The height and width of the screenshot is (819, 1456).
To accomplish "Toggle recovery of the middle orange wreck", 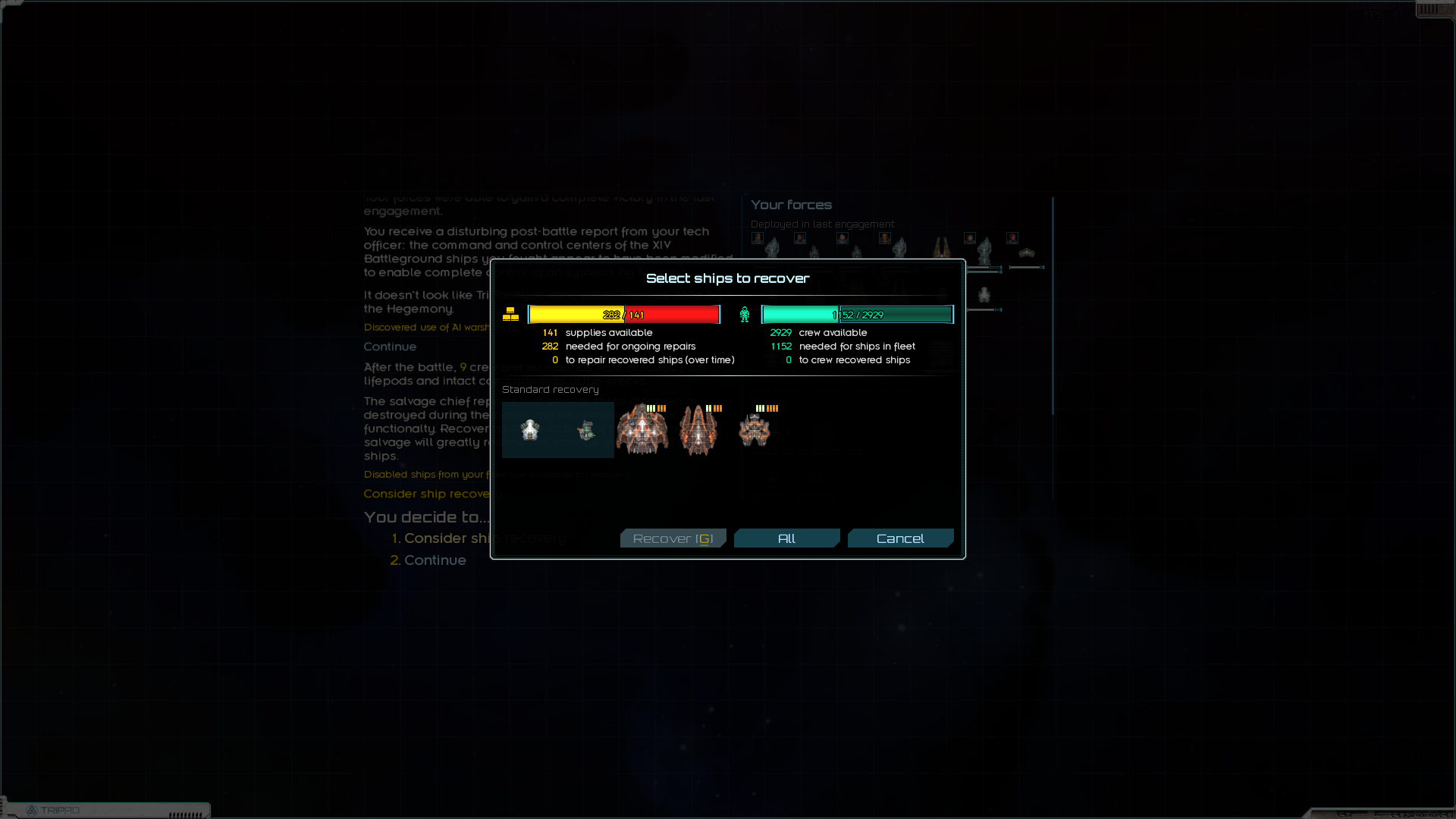I will tap(699, 429).
